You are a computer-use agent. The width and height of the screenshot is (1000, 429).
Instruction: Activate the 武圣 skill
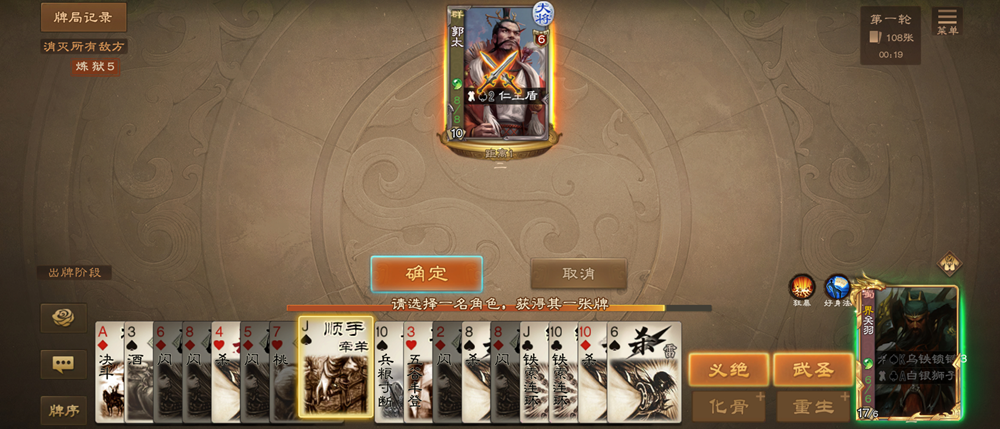(812, 369)
